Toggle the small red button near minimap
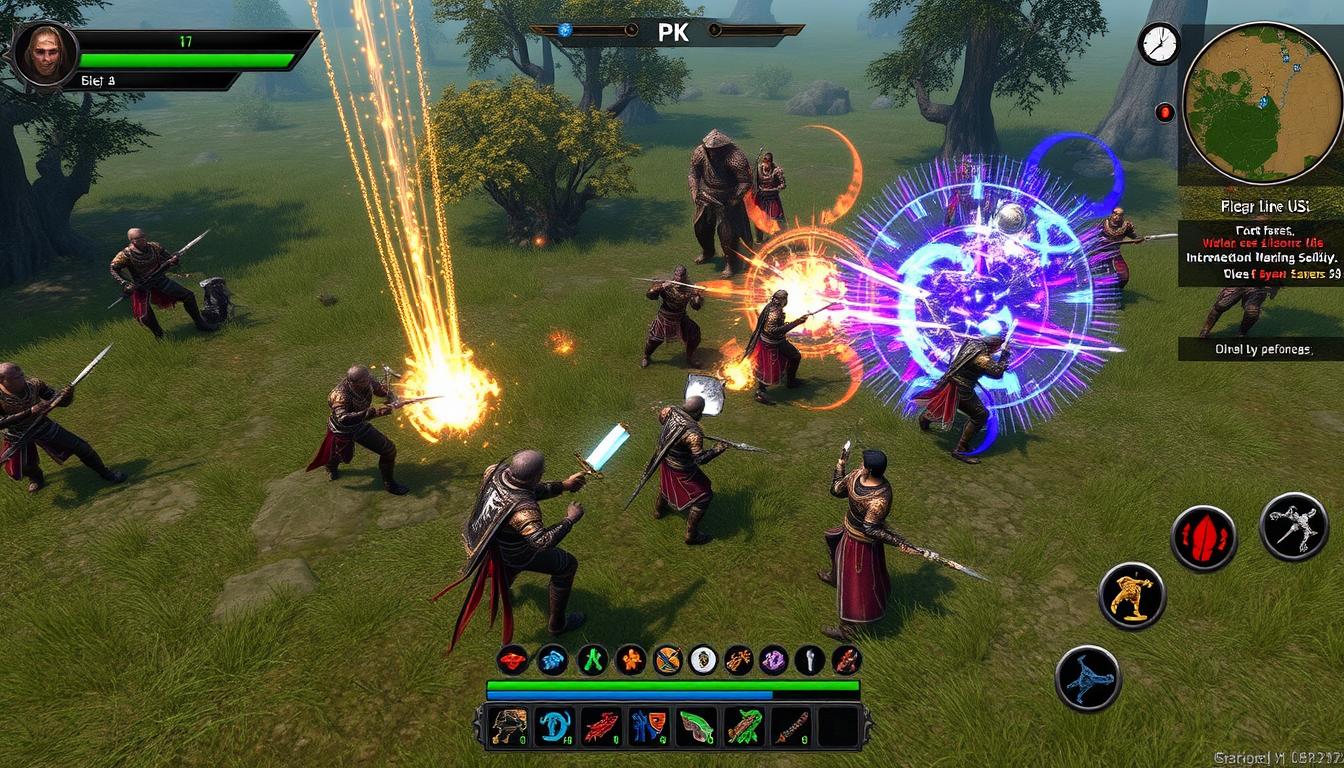This screenshot has height=768, width=1344. click(x=1164, y=113)
